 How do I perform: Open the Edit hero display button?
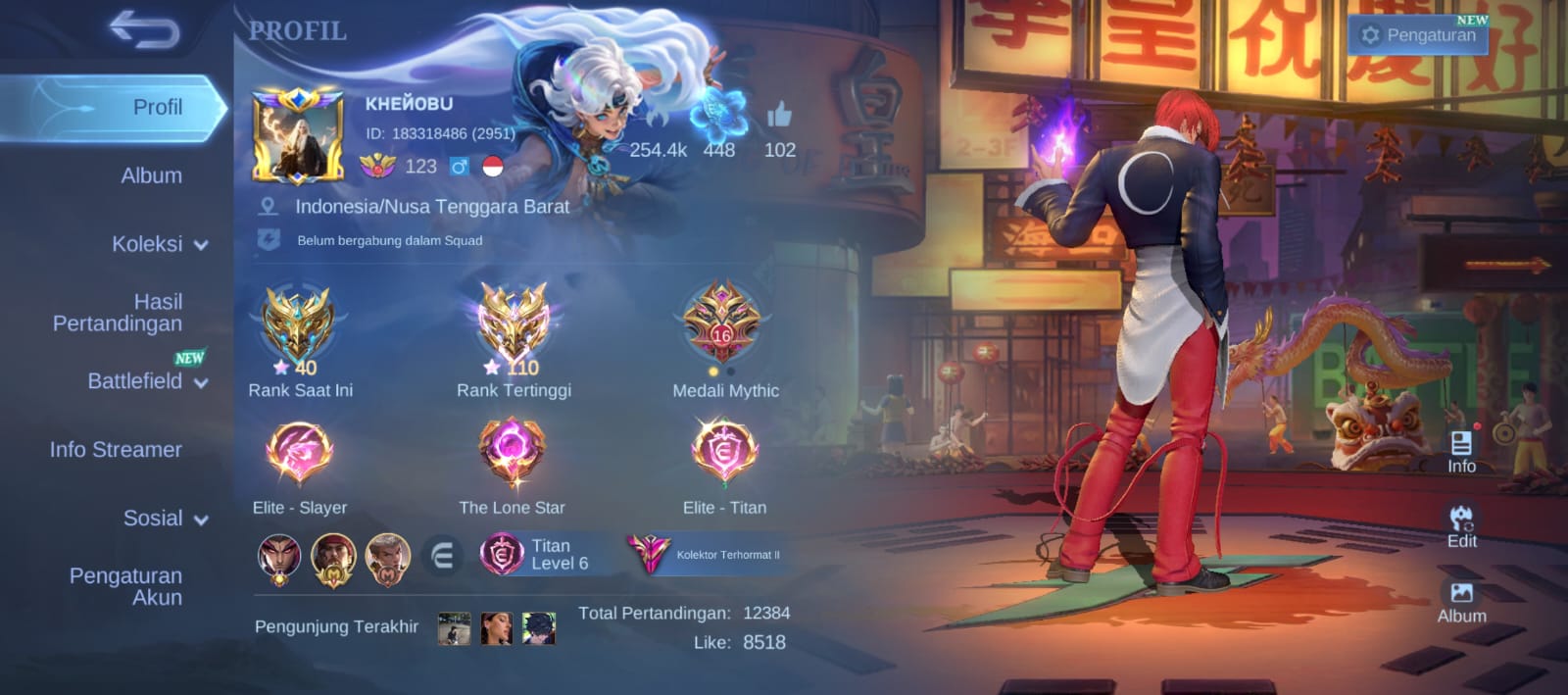pyautogui.click(x=1461, y=525)
